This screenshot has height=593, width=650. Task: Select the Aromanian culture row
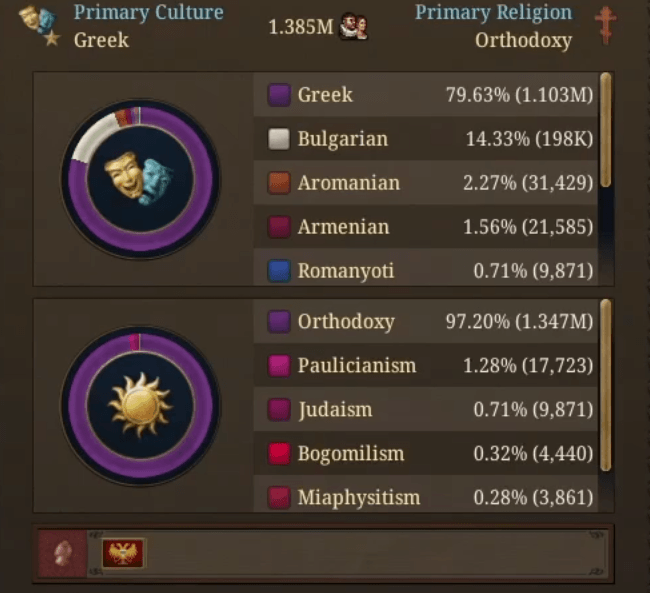425,183
